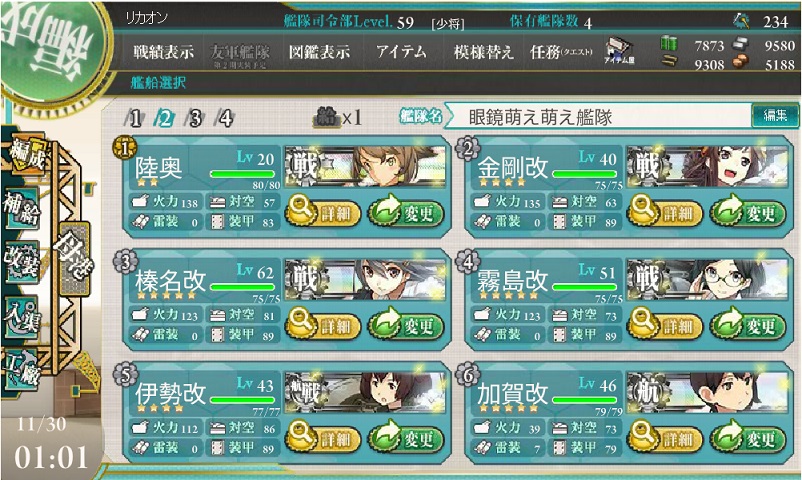This screenshot has width=802, height=480.
Task: Switch to fleet tab 3
Action: (x=196, y=118)
